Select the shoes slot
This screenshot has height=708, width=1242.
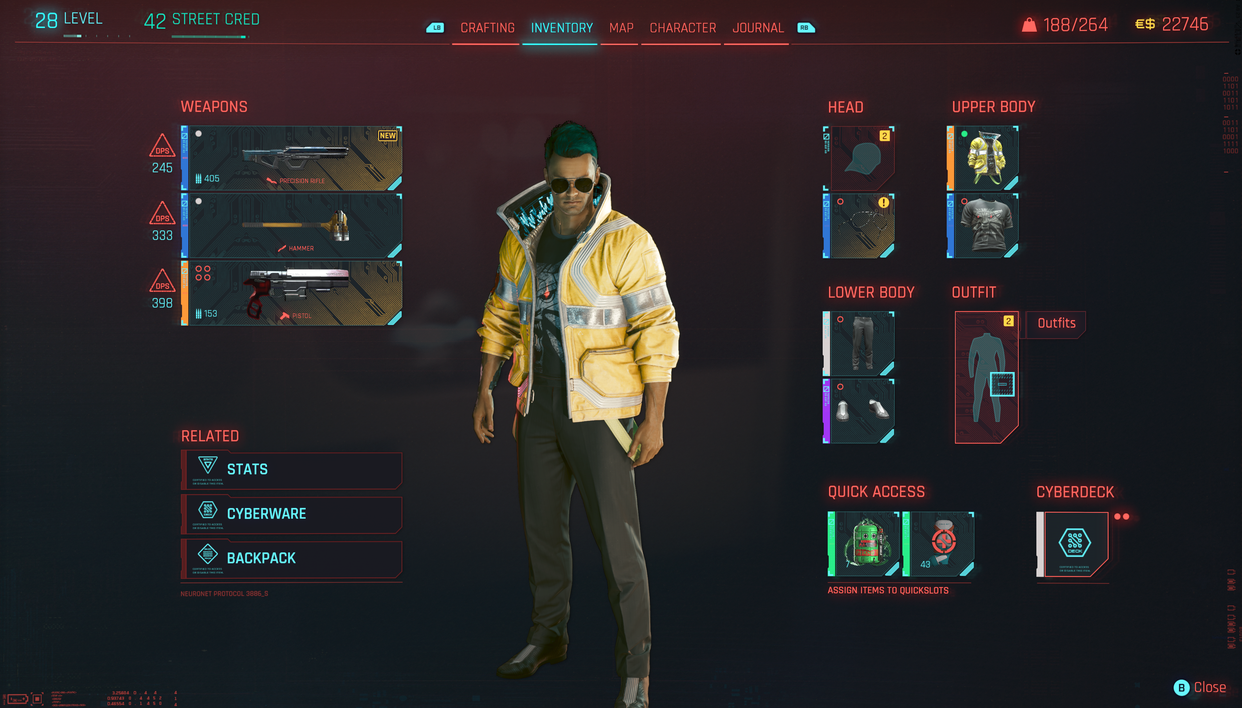859,410
